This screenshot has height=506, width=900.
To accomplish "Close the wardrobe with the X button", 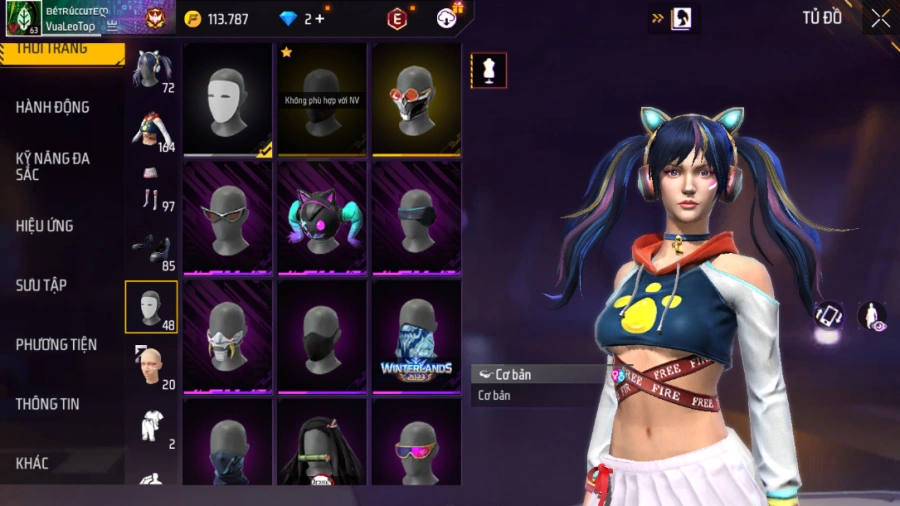I will (879, 18).
